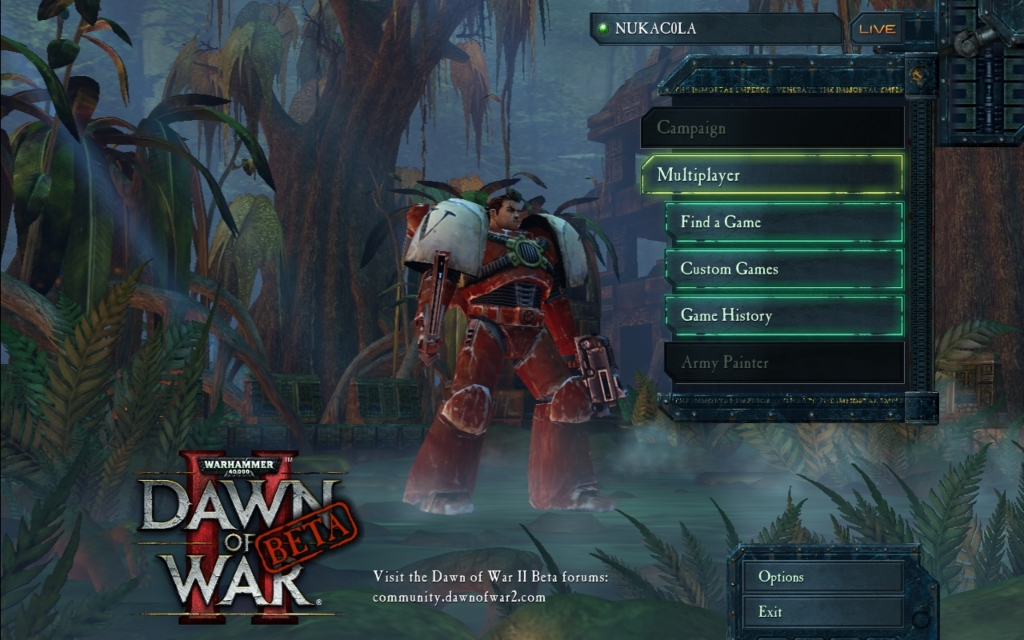Open the Options menu
Screen dimensions: 1024x640
tap(822, 577)
